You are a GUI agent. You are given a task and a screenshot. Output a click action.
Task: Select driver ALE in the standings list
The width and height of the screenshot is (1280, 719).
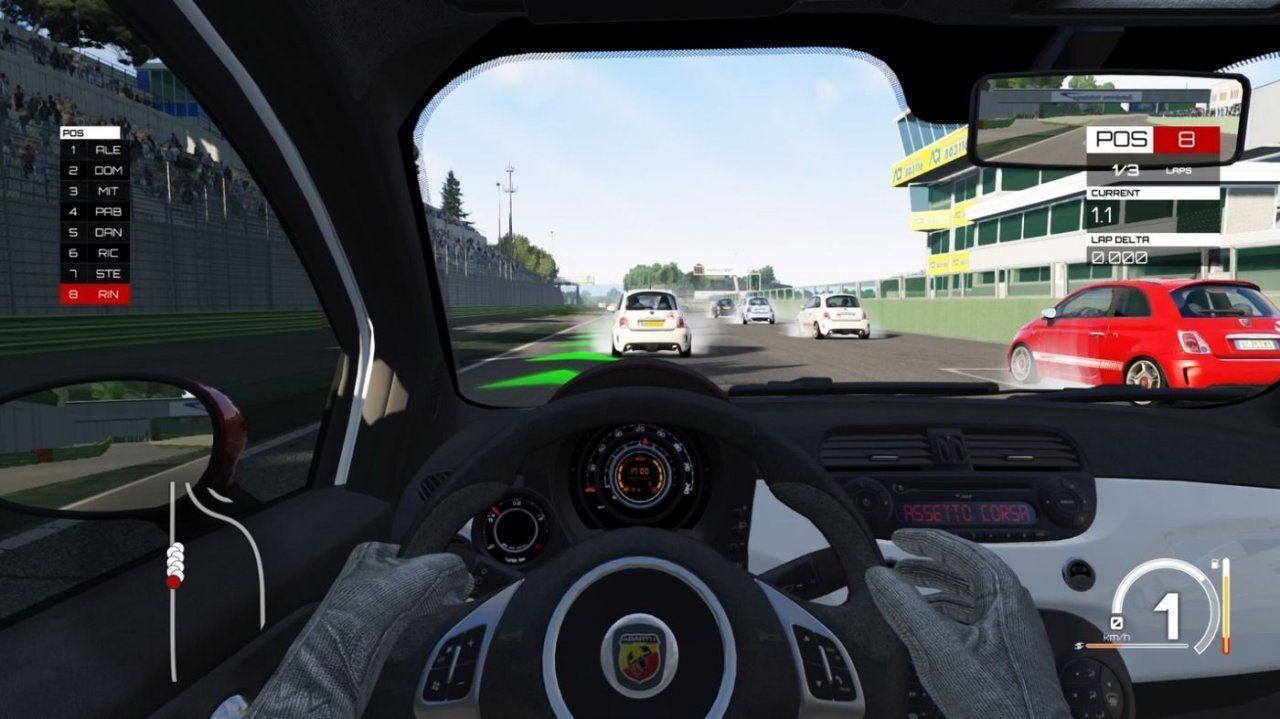point(95,149)
